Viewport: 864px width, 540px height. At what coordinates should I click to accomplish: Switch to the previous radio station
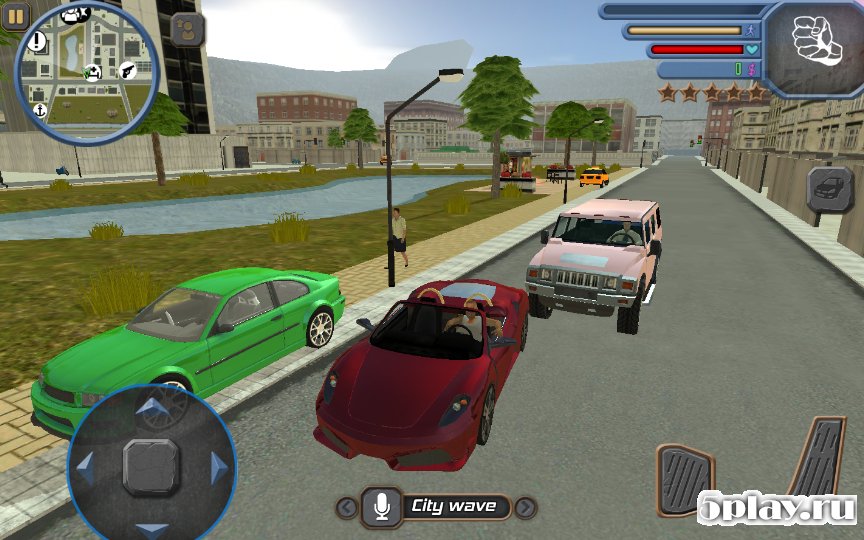347,507
